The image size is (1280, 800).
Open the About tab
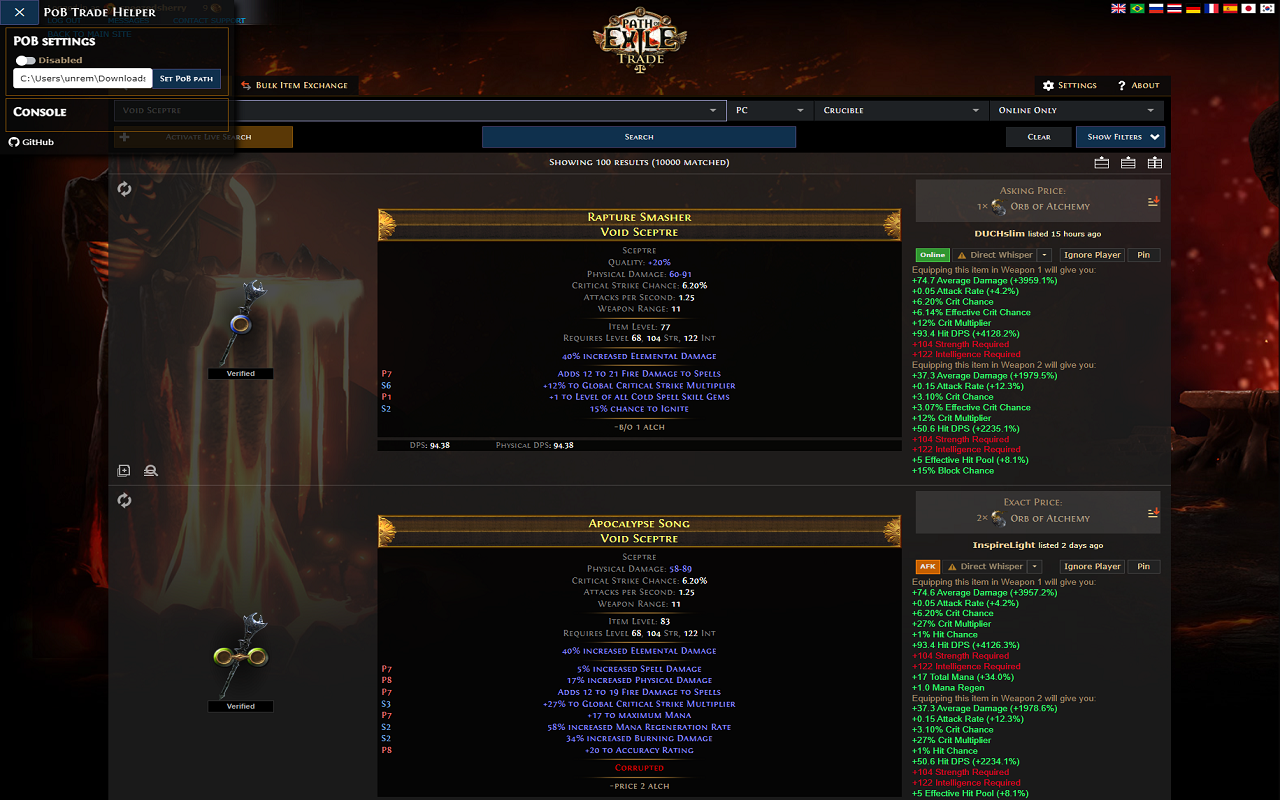pos(1138,85)
